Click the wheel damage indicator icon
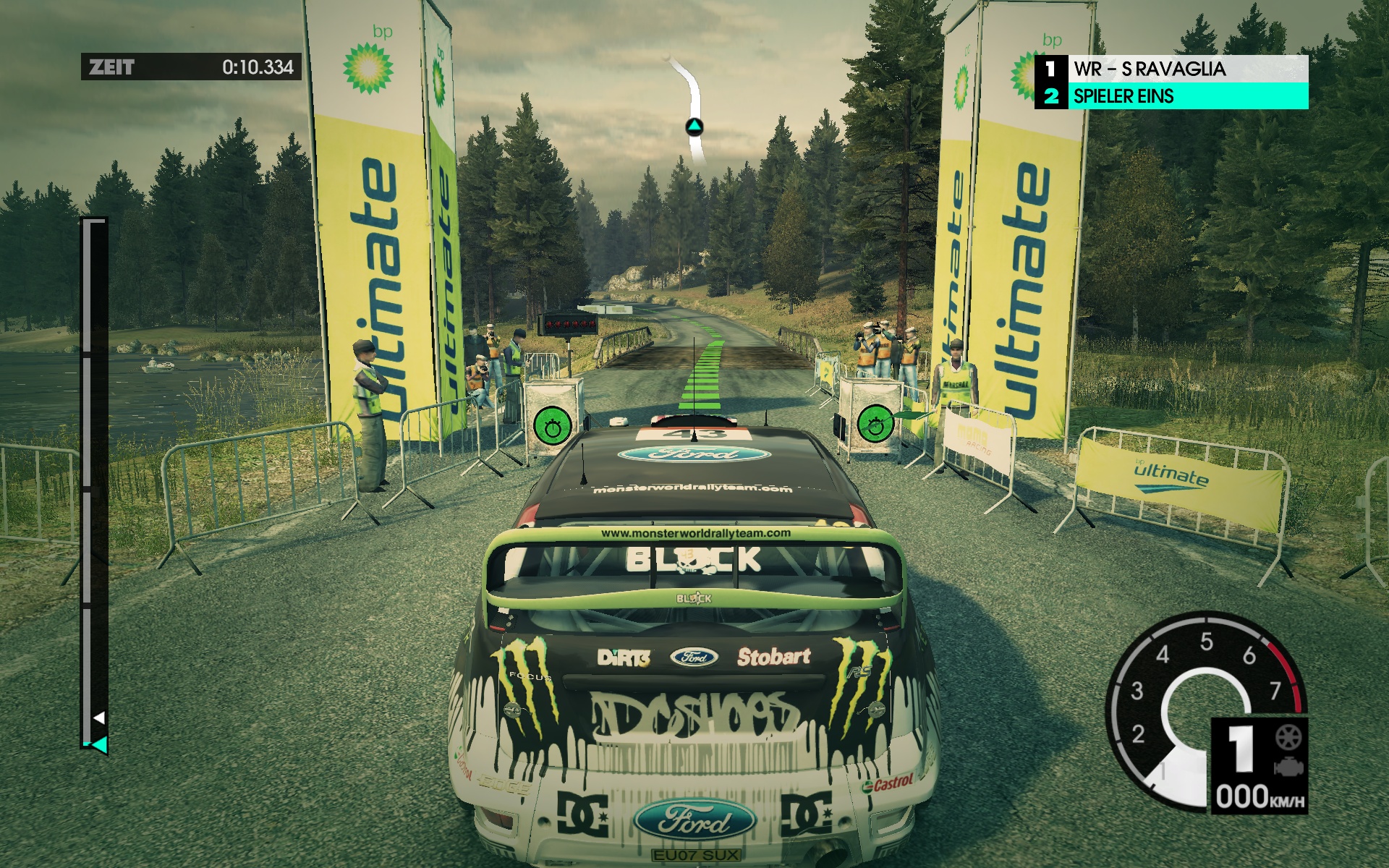The image size is (1389, 868). tap(1288, 738)
